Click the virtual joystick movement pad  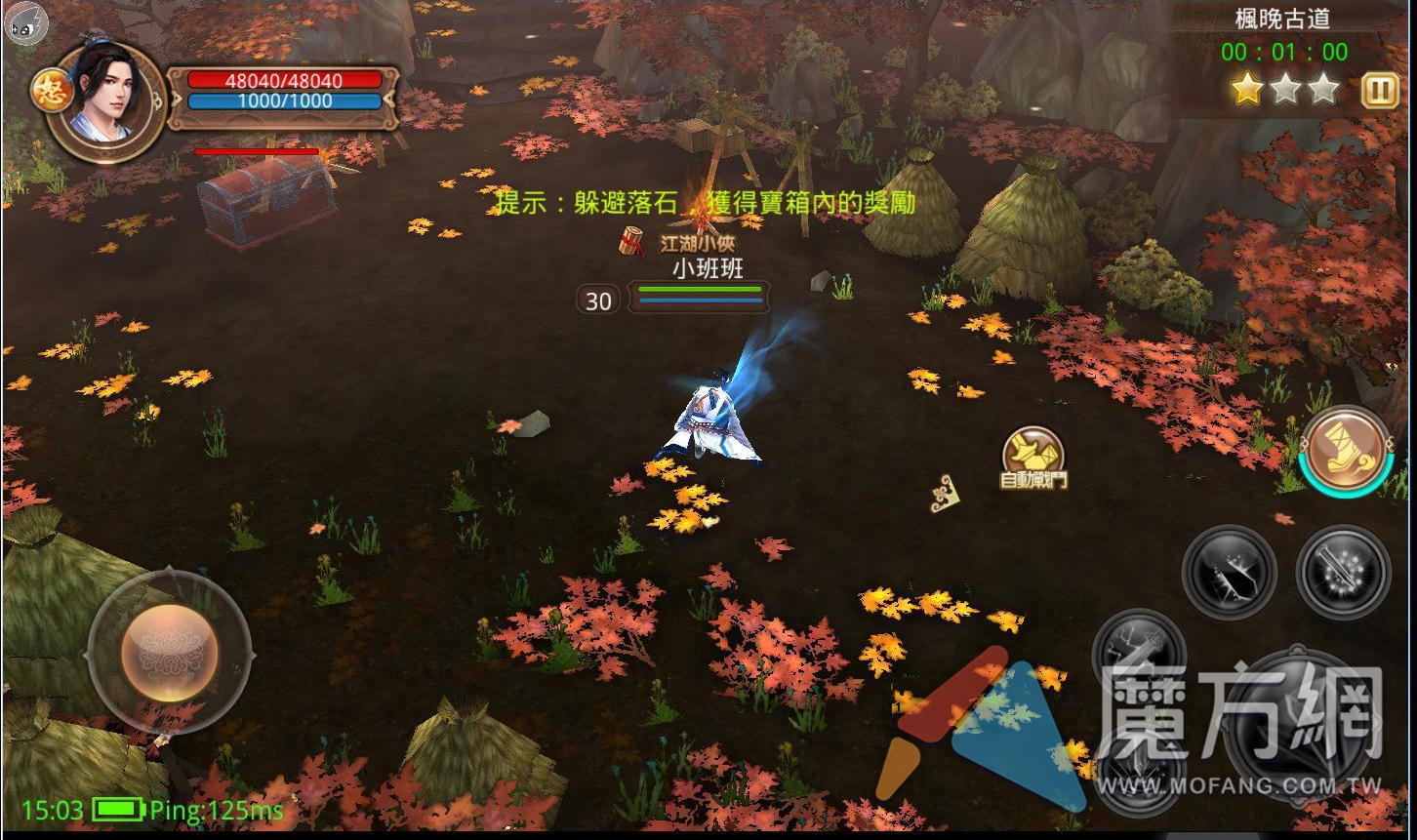pos(170,652)
